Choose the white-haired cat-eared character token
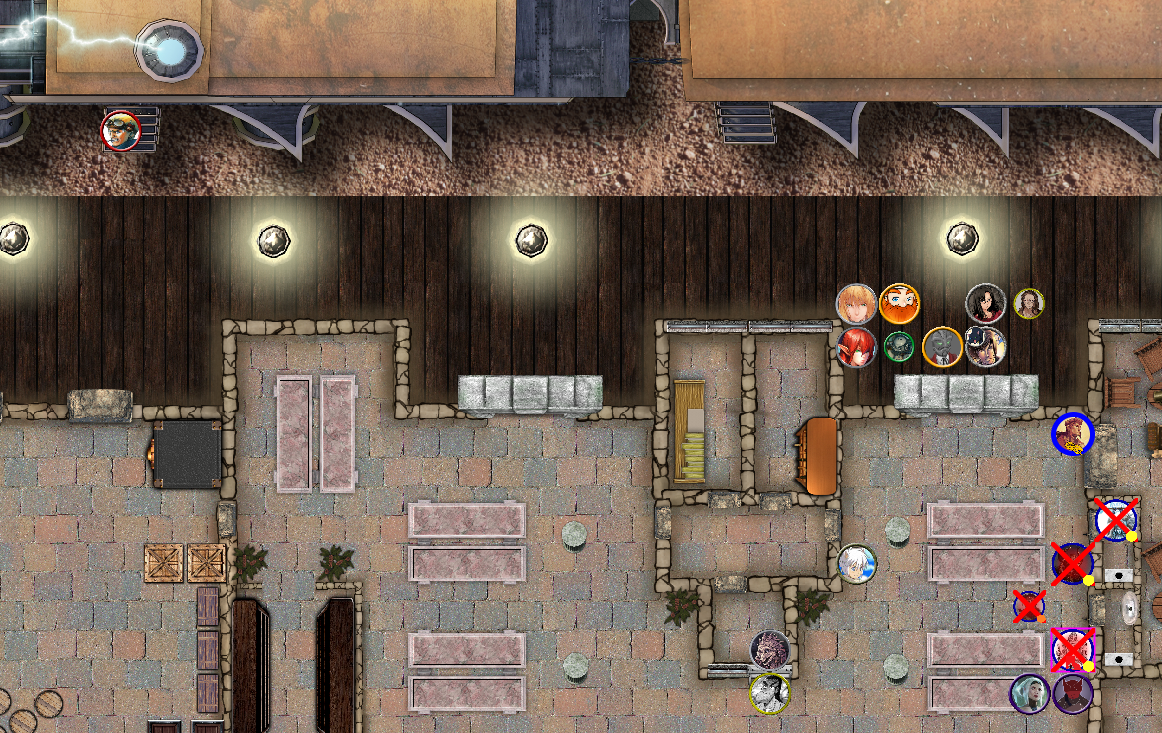This screenshot has width=1162, height=733. pyautogui.click(x=857, y=564)
